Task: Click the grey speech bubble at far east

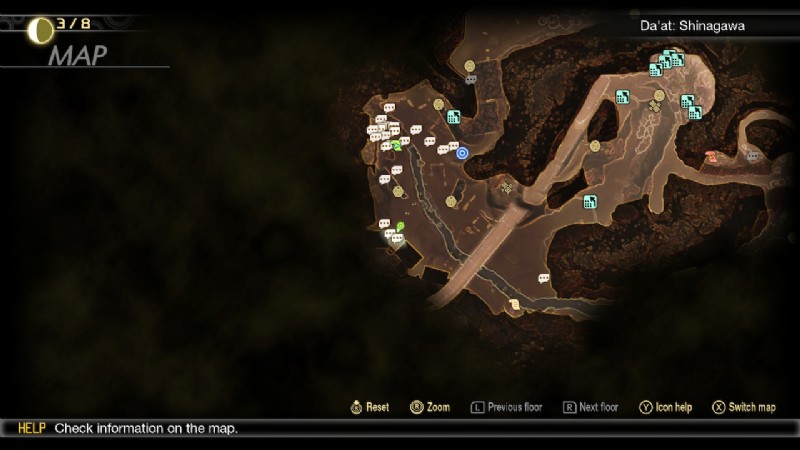Action: point(752,156)
